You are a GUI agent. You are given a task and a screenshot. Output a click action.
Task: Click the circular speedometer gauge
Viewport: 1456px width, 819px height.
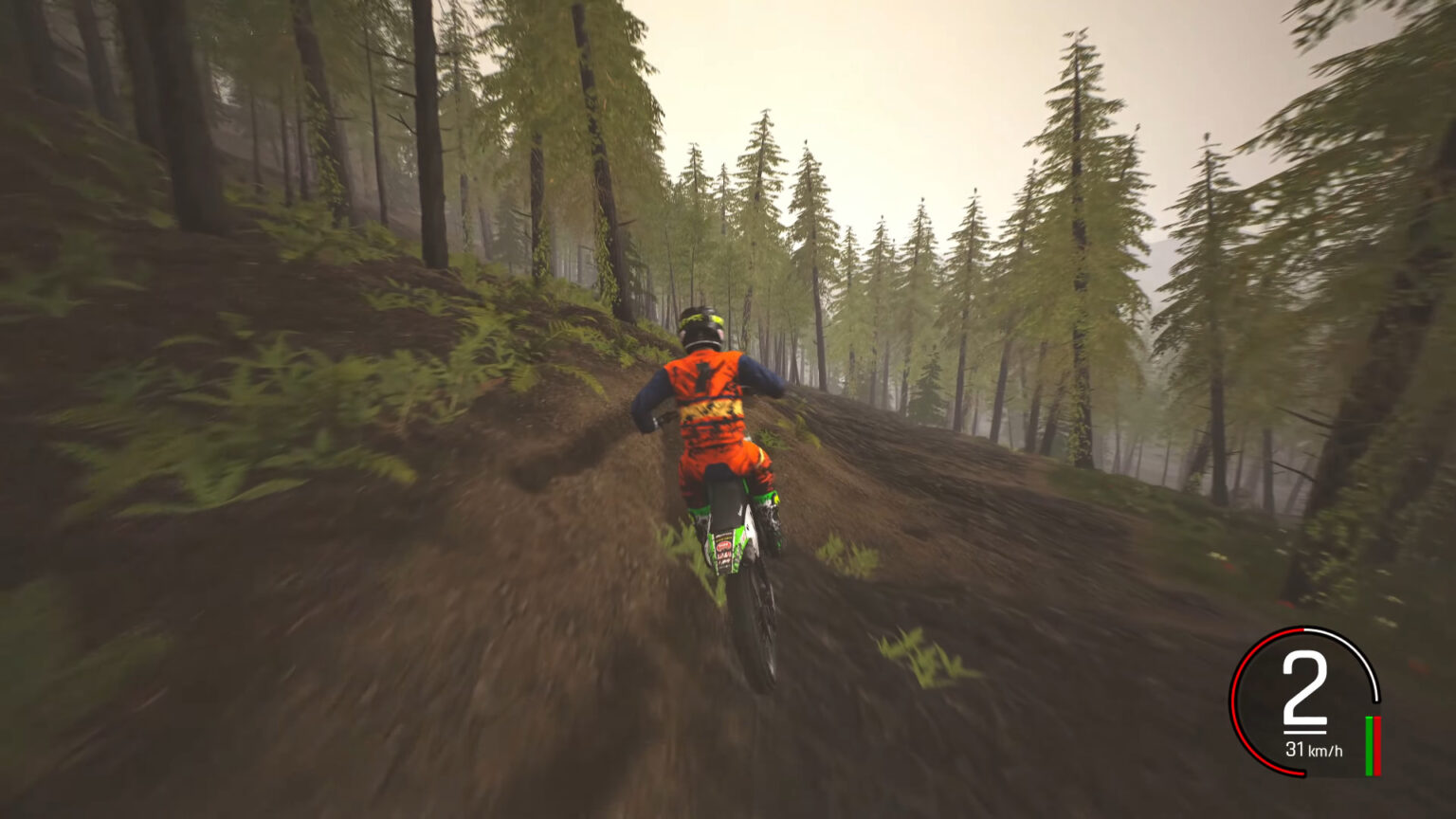(1305, 701)
